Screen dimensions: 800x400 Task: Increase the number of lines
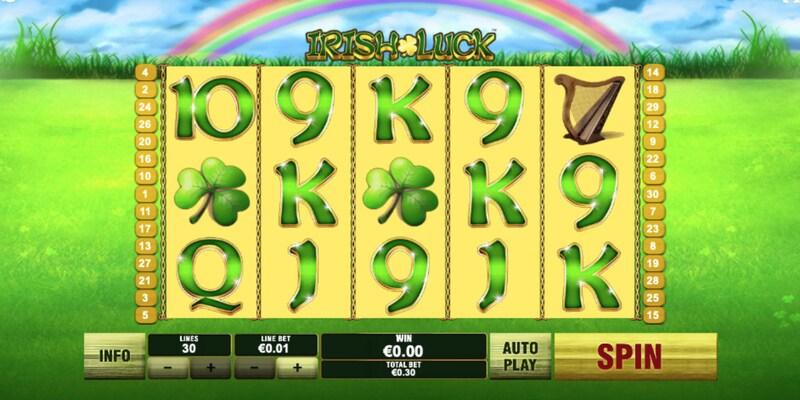210,367
